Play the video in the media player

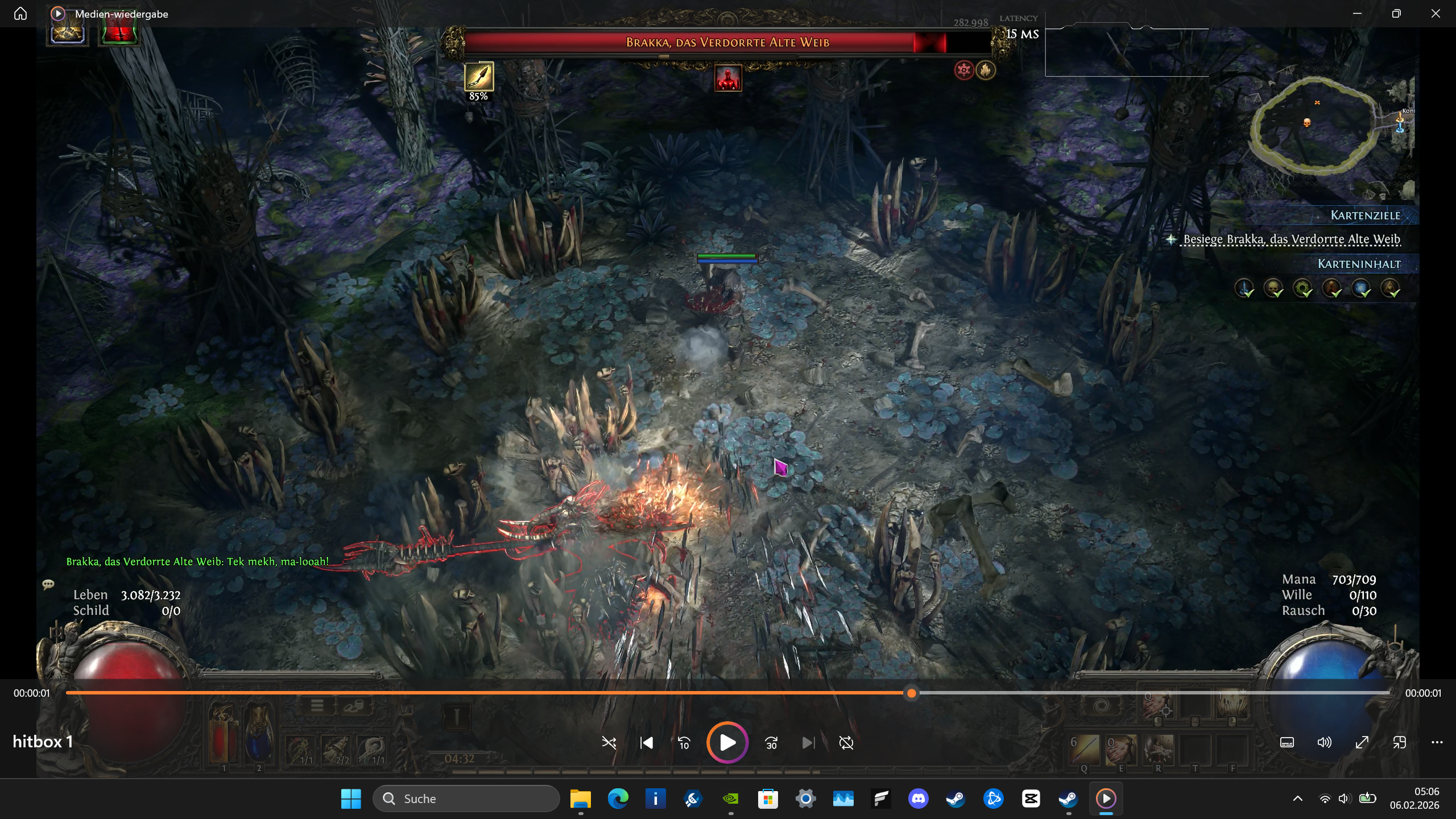[x=727, y=742]
